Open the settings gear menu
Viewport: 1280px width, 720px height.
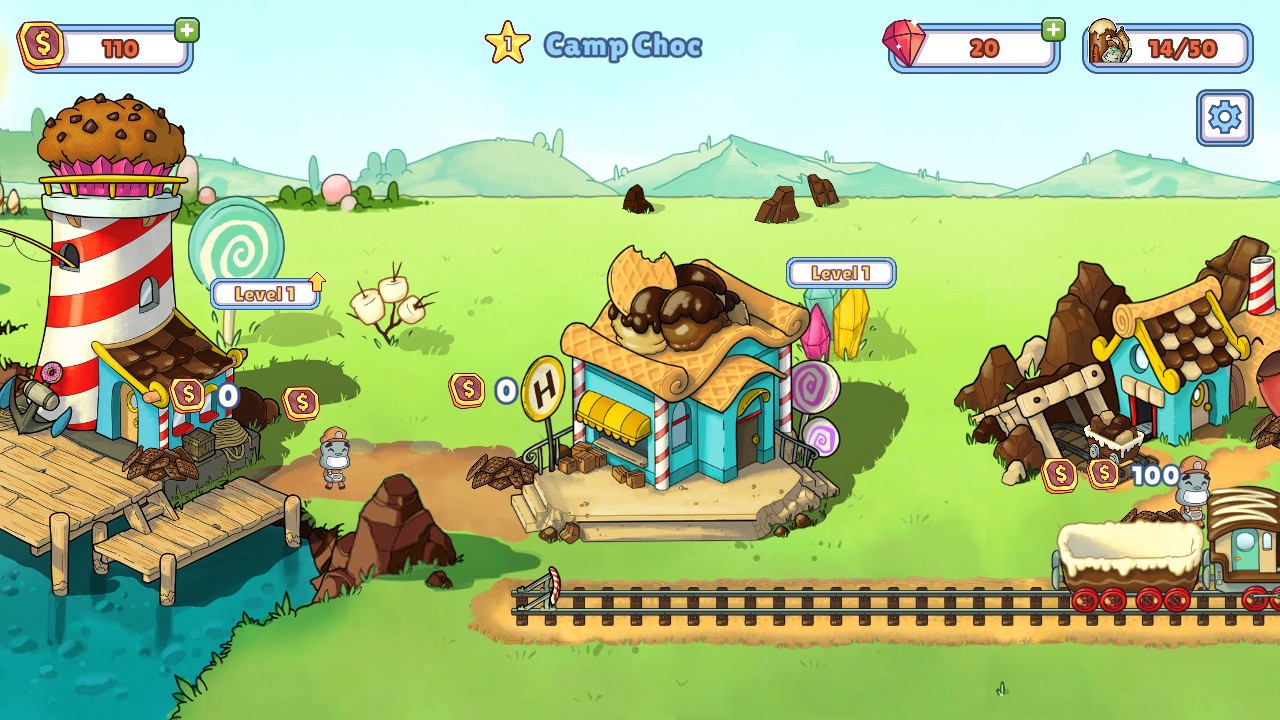[1224, 118]
